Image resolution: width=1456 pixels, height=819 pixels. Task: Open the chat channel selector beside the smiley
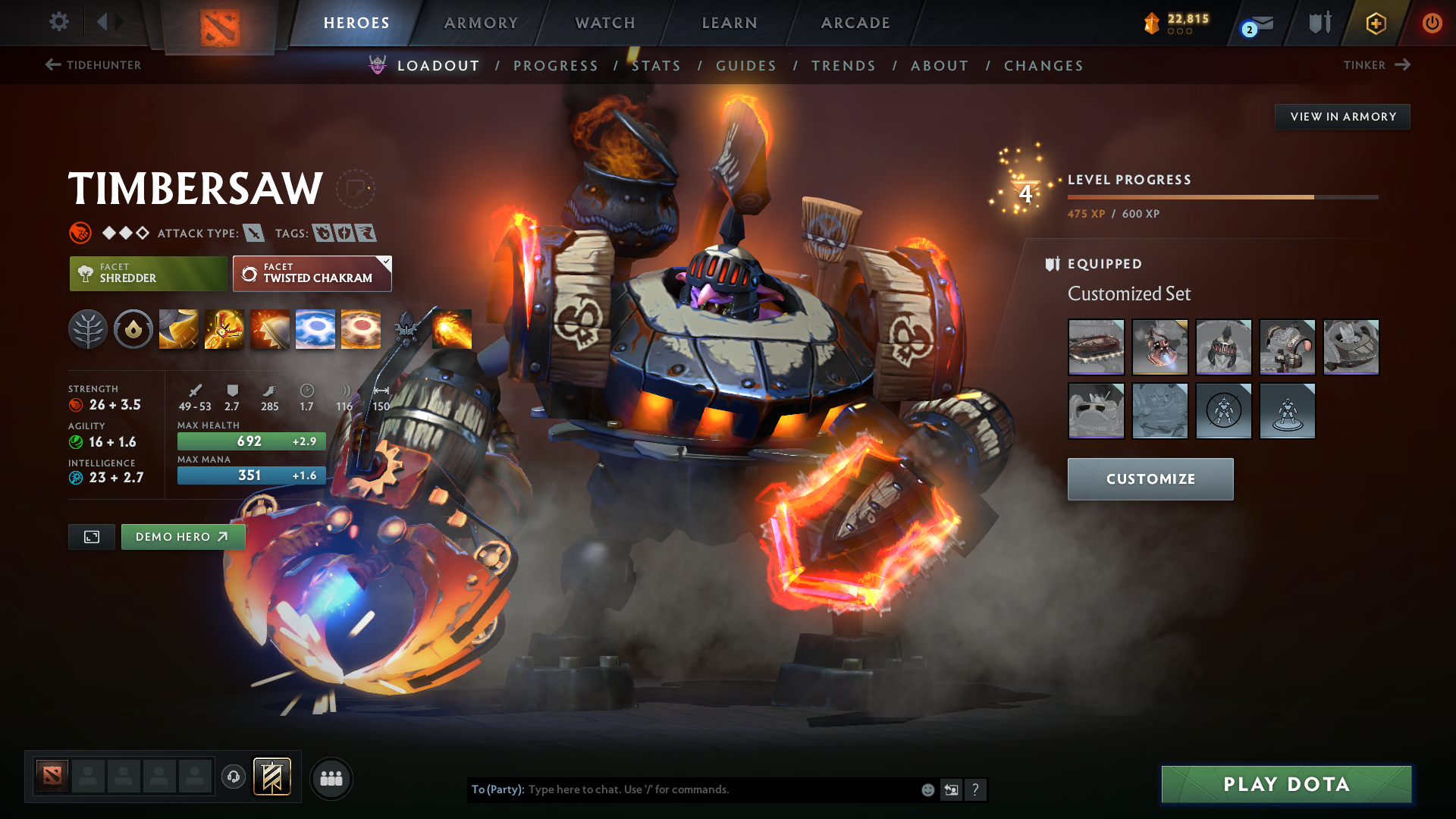point(952,789)
